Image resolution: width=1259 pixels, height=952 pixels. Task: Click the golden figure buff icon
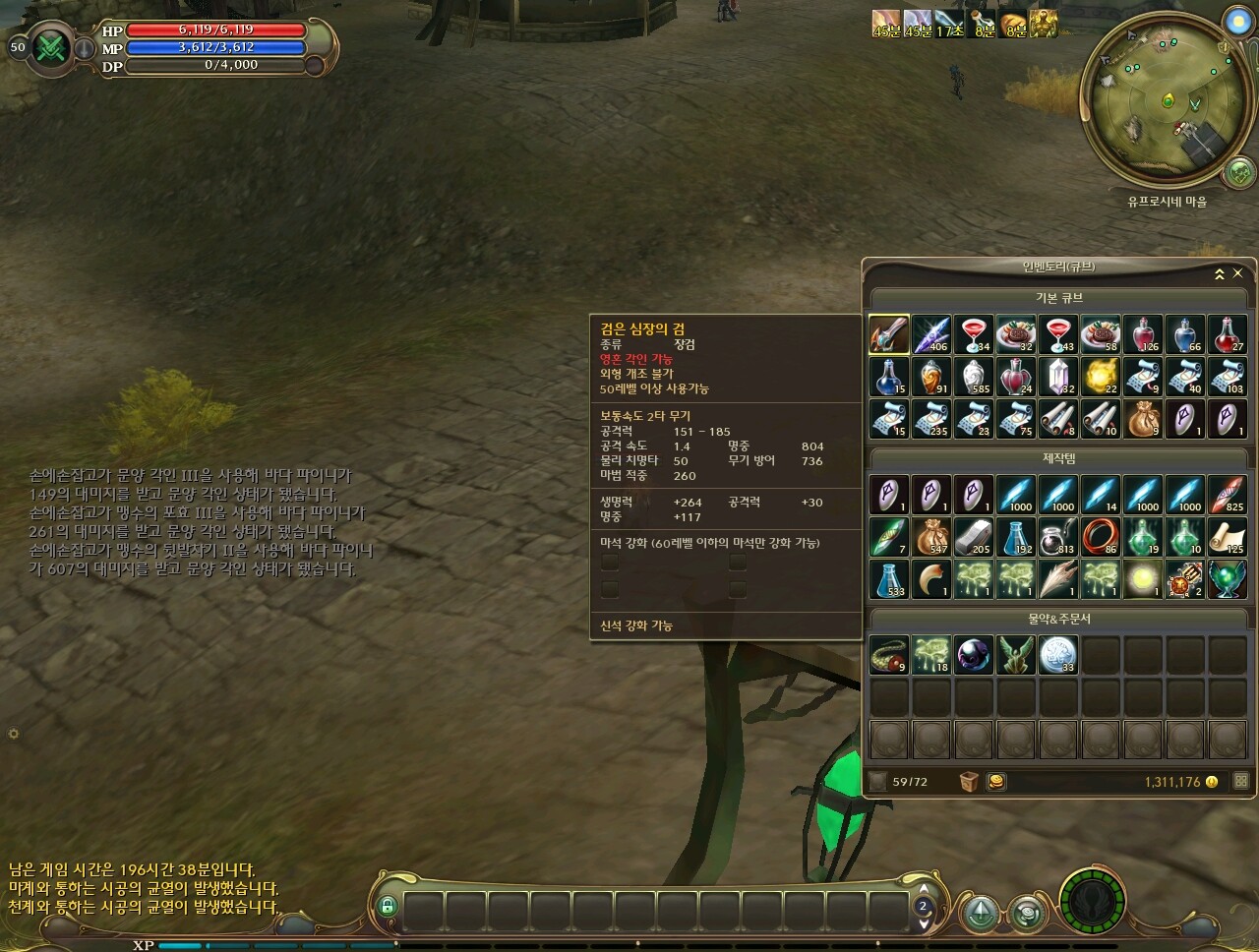click(1044, 24)
